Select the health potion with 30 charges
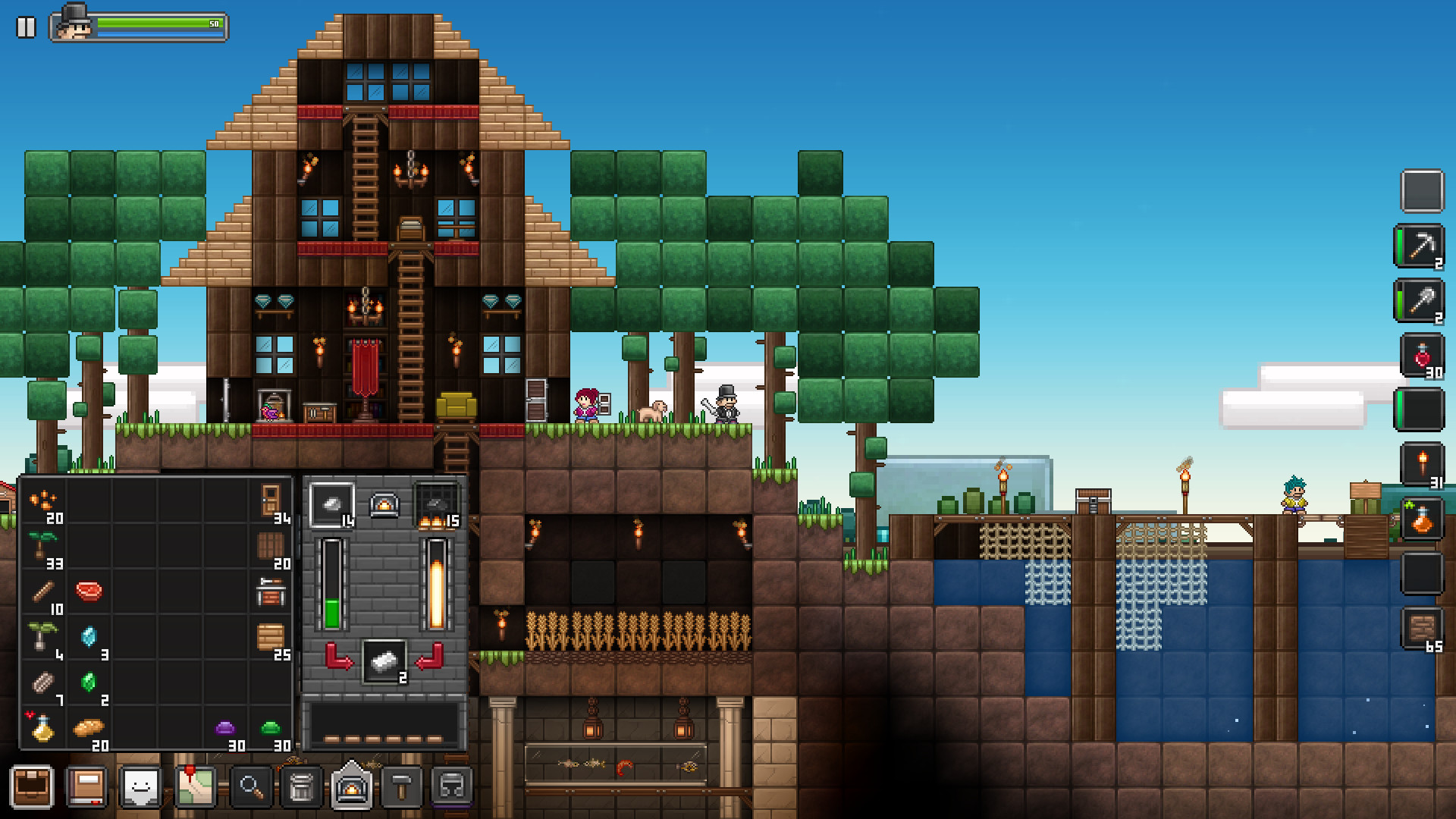Screen dimensions: 1456x819 tap(1424, 356)
